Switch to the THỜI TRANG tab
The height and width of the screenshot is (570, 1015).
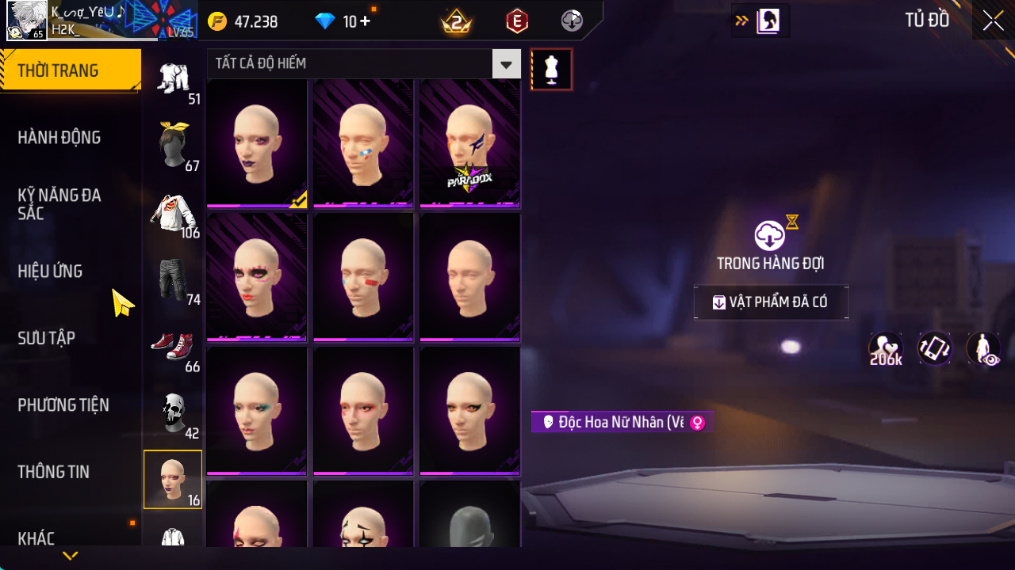pyautogui.click(x=70, y=70)
